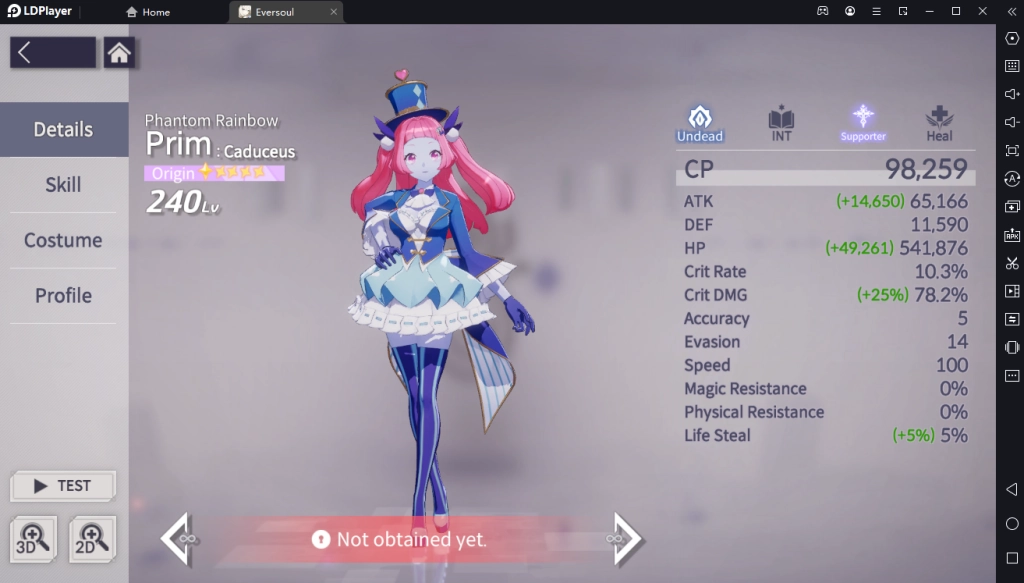This screenshot has width=1024, height=583.
Task: Close the LDPlayer window
Action: pyautogui.click(x=981, y=11)
